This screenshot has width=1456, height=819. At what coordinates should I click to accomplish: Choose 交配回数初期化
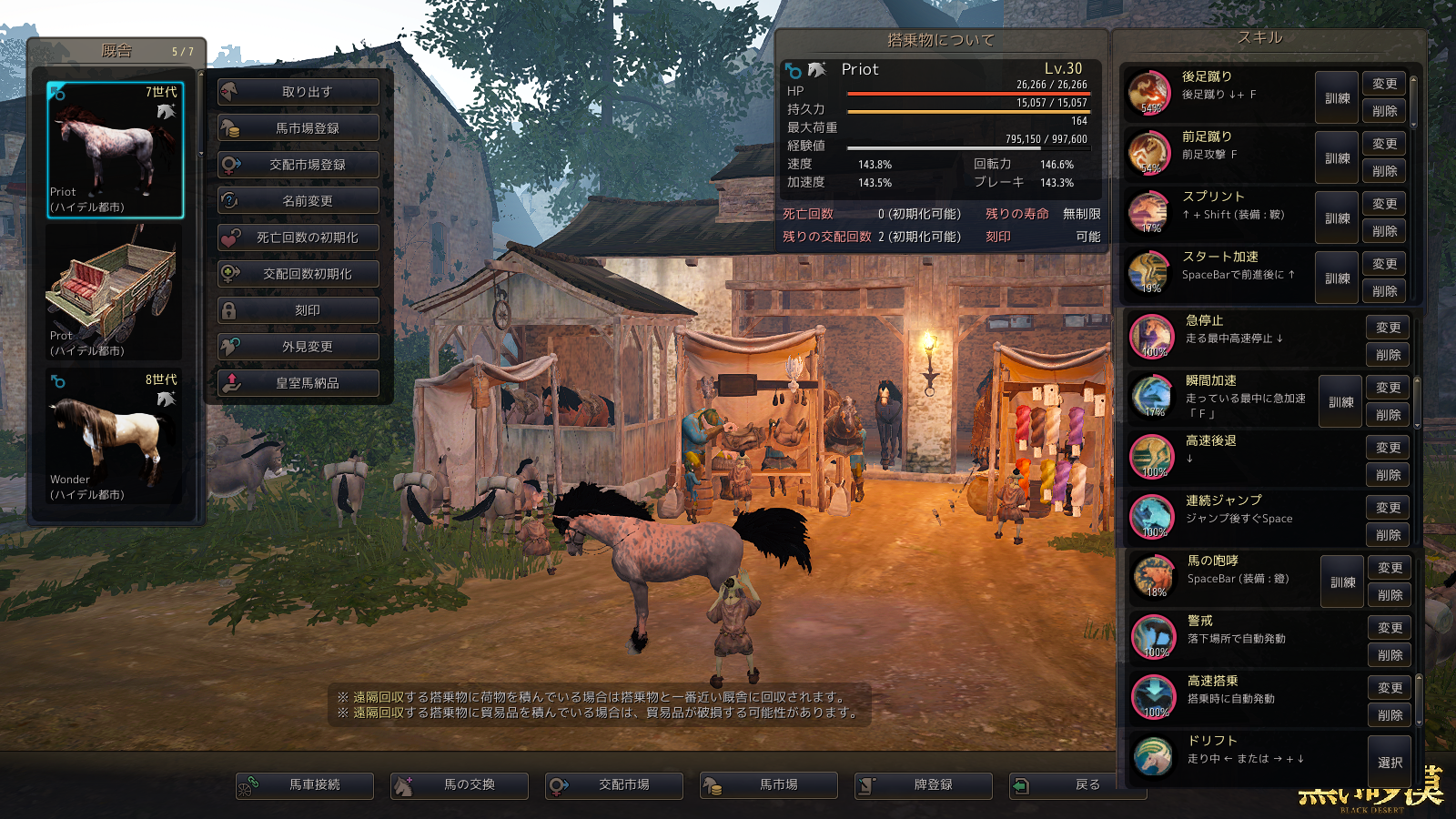298,274
